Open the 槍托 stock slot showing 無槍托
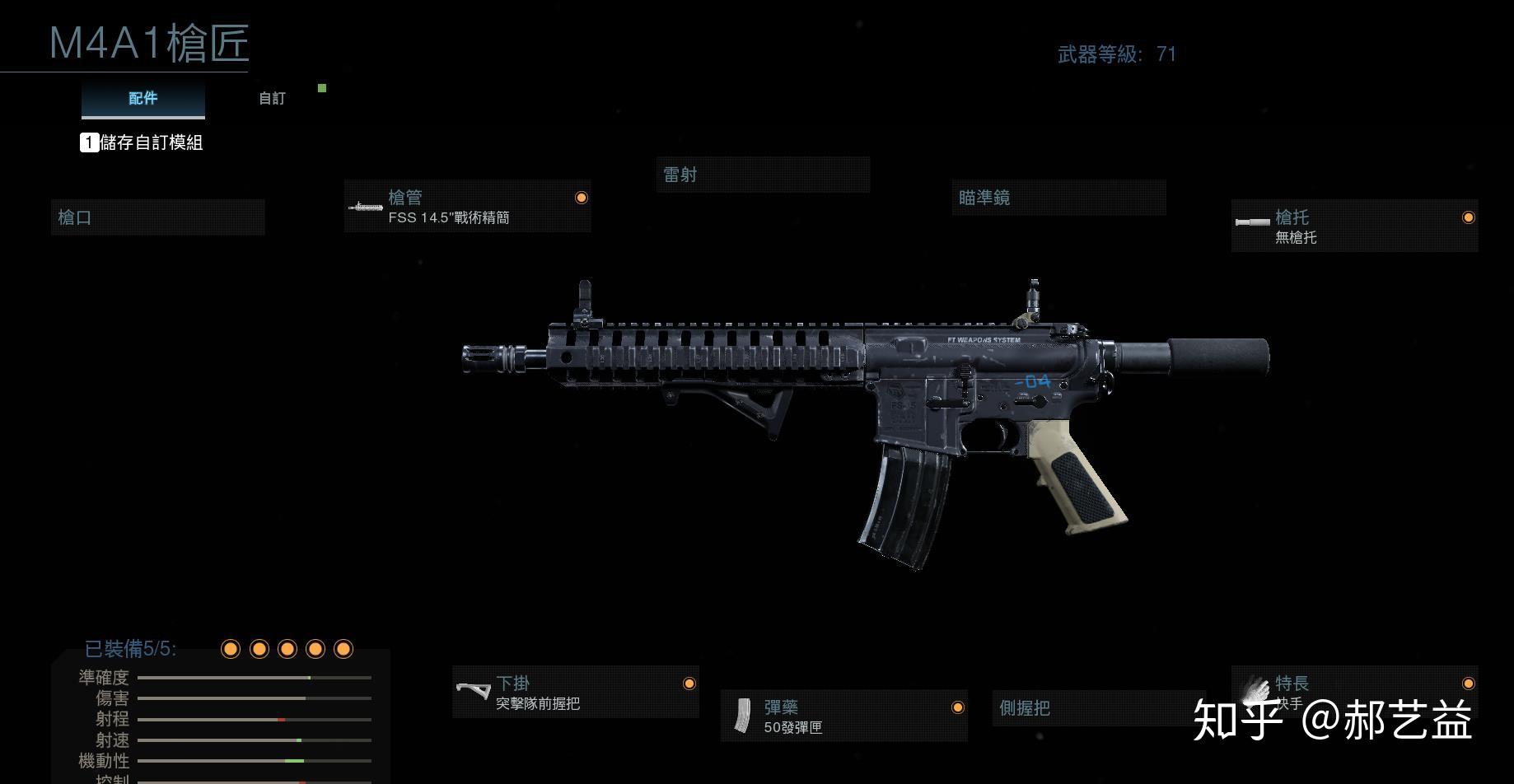 click(1354, 226)
